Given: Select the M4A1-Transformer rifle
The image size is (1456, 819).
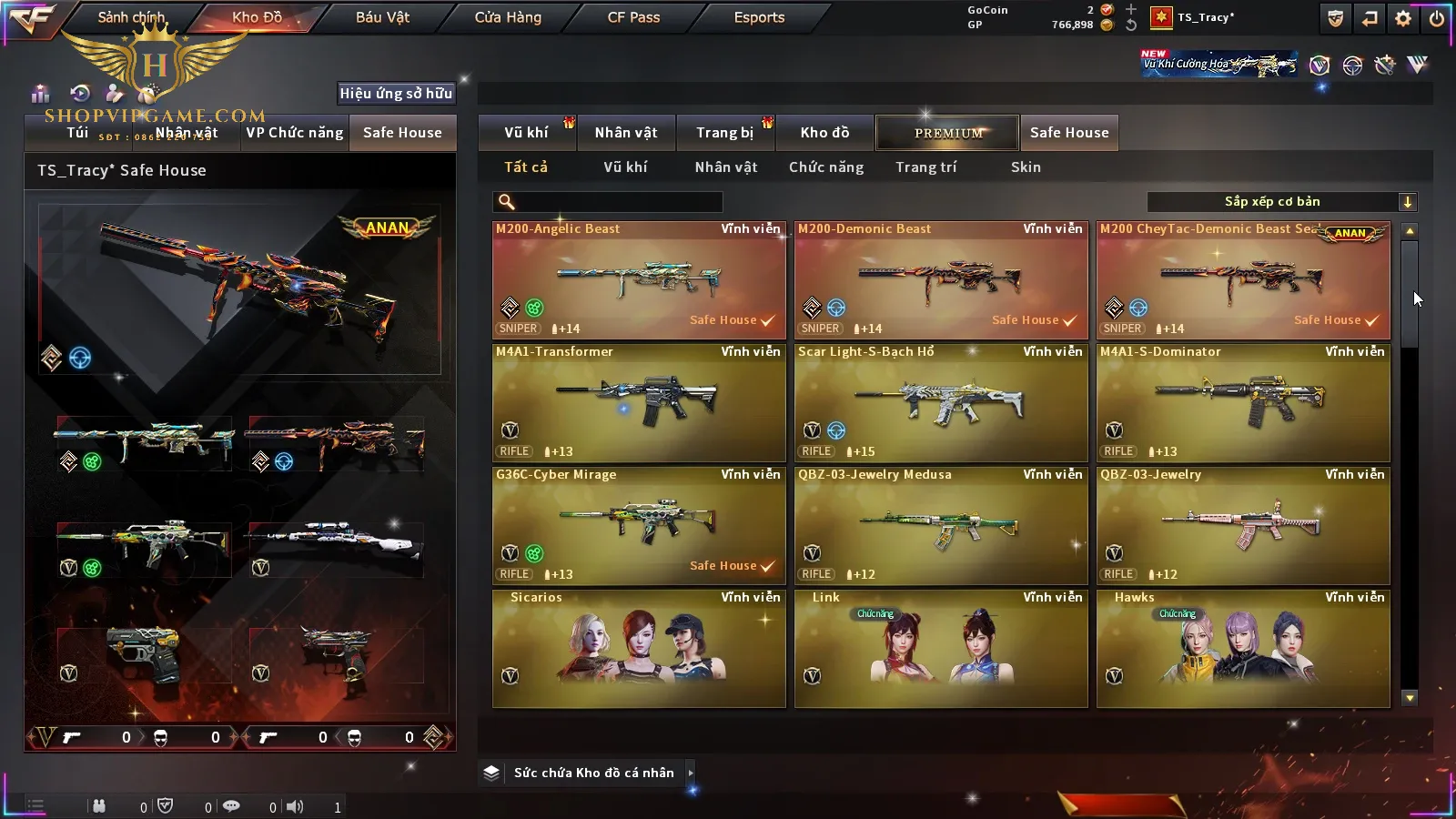Looking at the screenshot, I should click(x=639, y=403).
